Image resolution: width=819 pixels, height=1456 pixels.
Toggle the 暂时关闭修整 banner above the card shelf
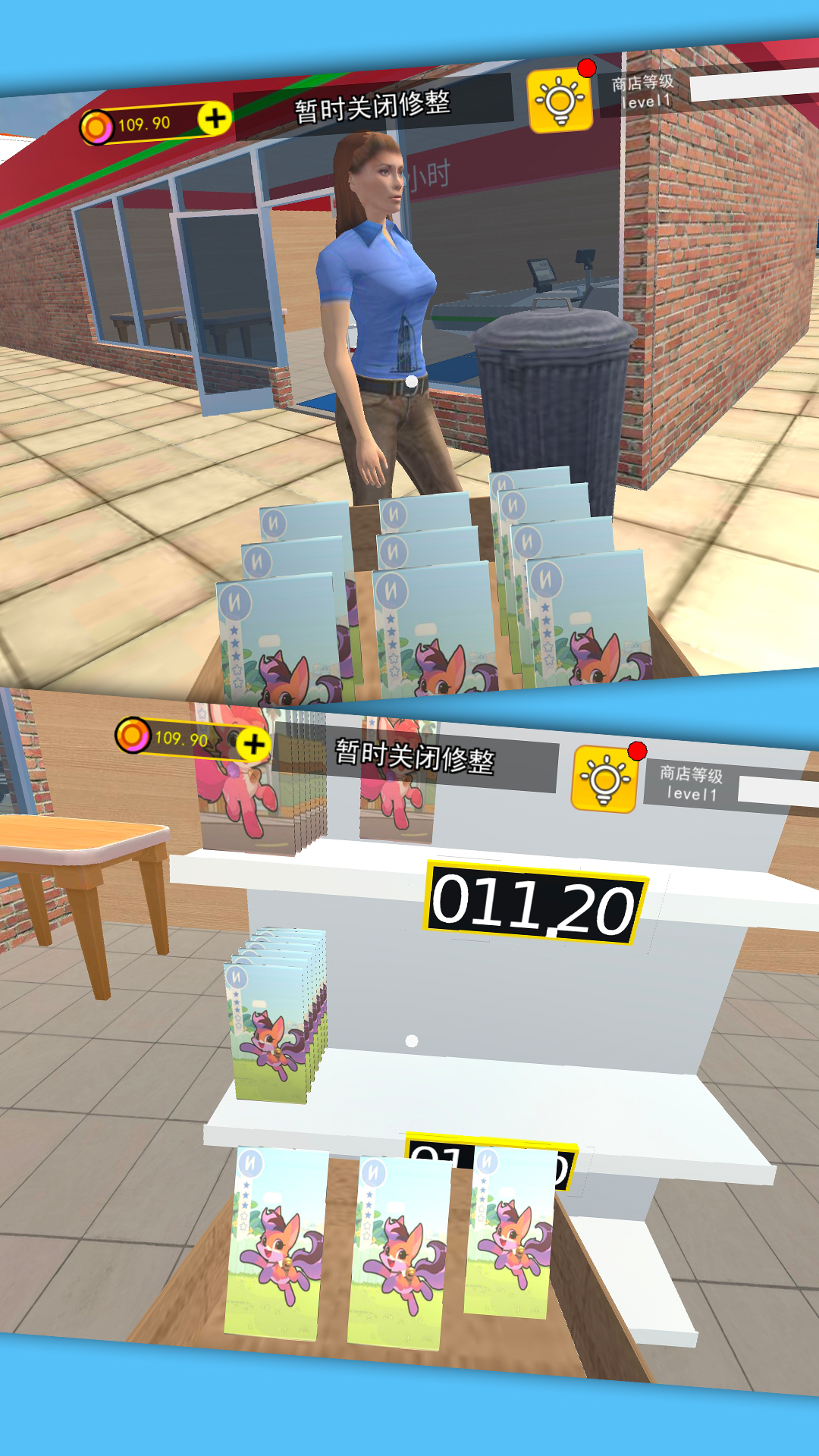coord(415,757)
